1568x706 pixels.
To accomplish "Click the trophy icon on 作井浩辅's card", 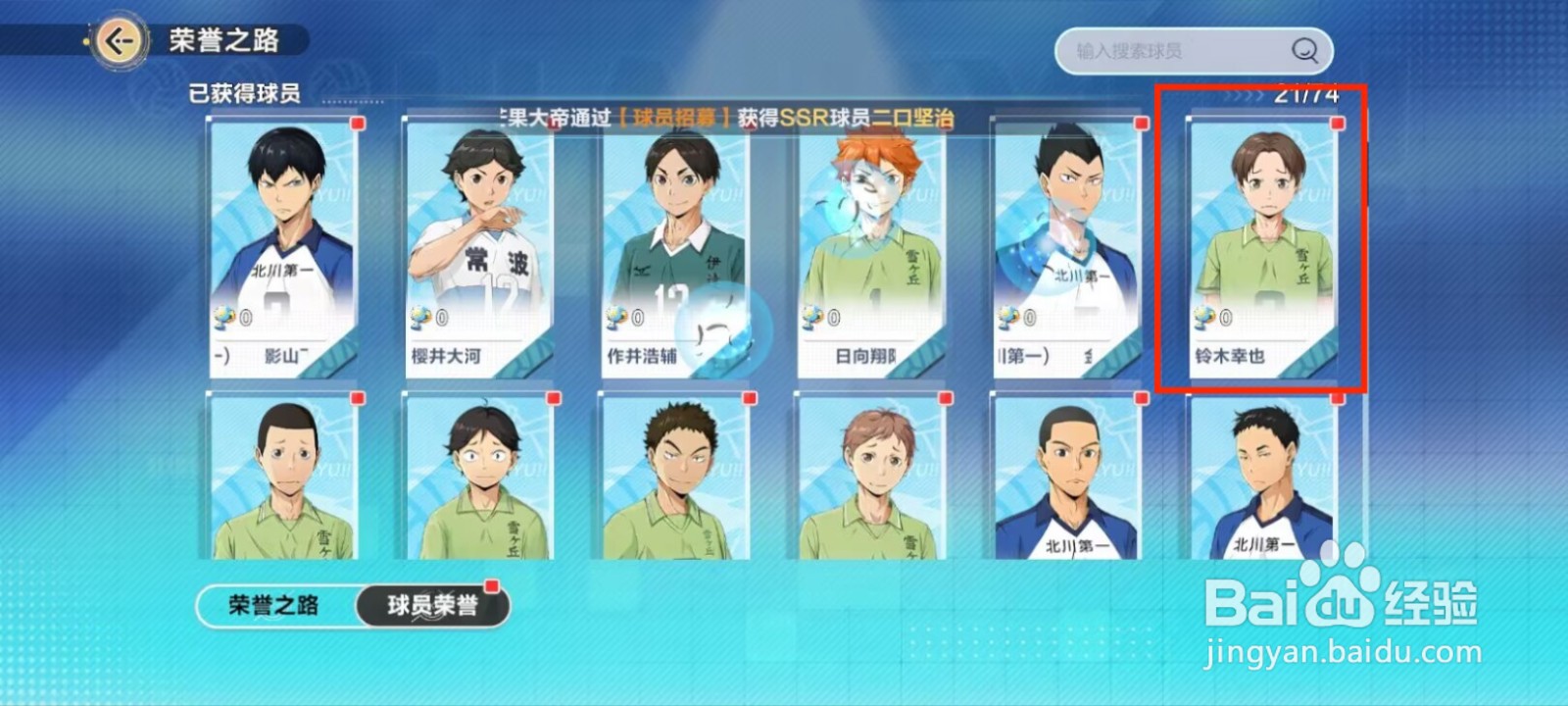I will (616, 317).
